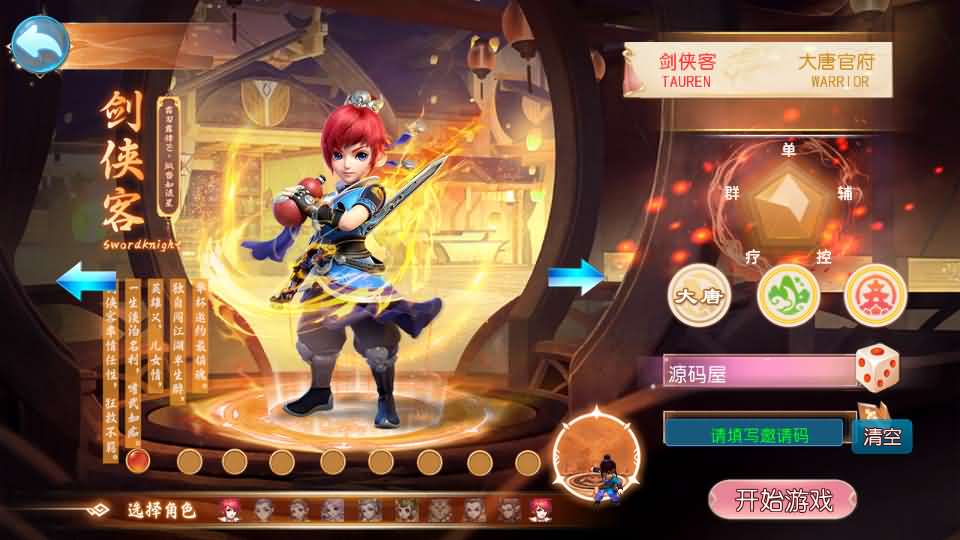Focus the invitation code field 请填写邀请码

click(759, 434)
